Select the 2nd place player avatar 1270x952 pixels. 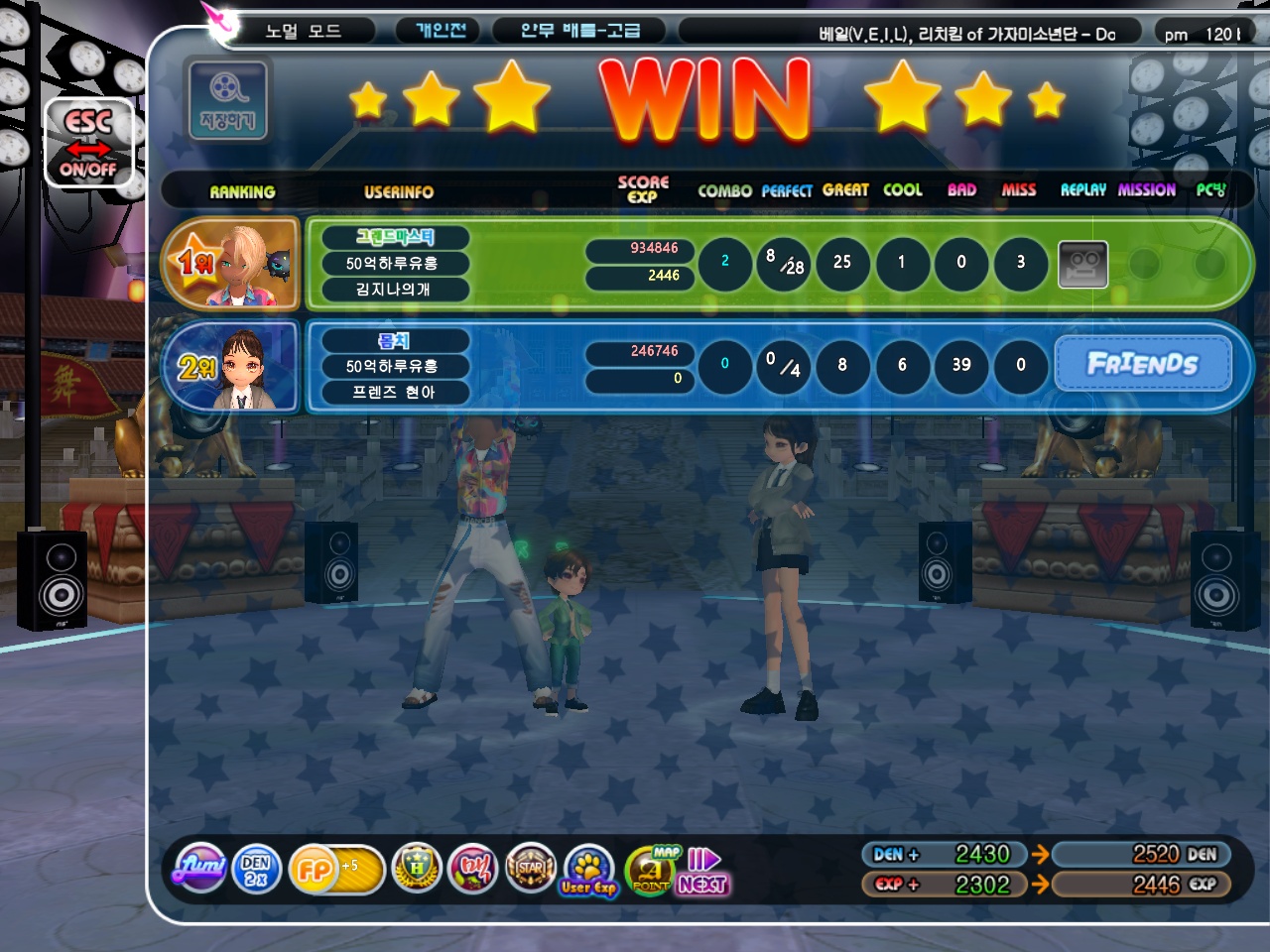(x=231, y=366)
